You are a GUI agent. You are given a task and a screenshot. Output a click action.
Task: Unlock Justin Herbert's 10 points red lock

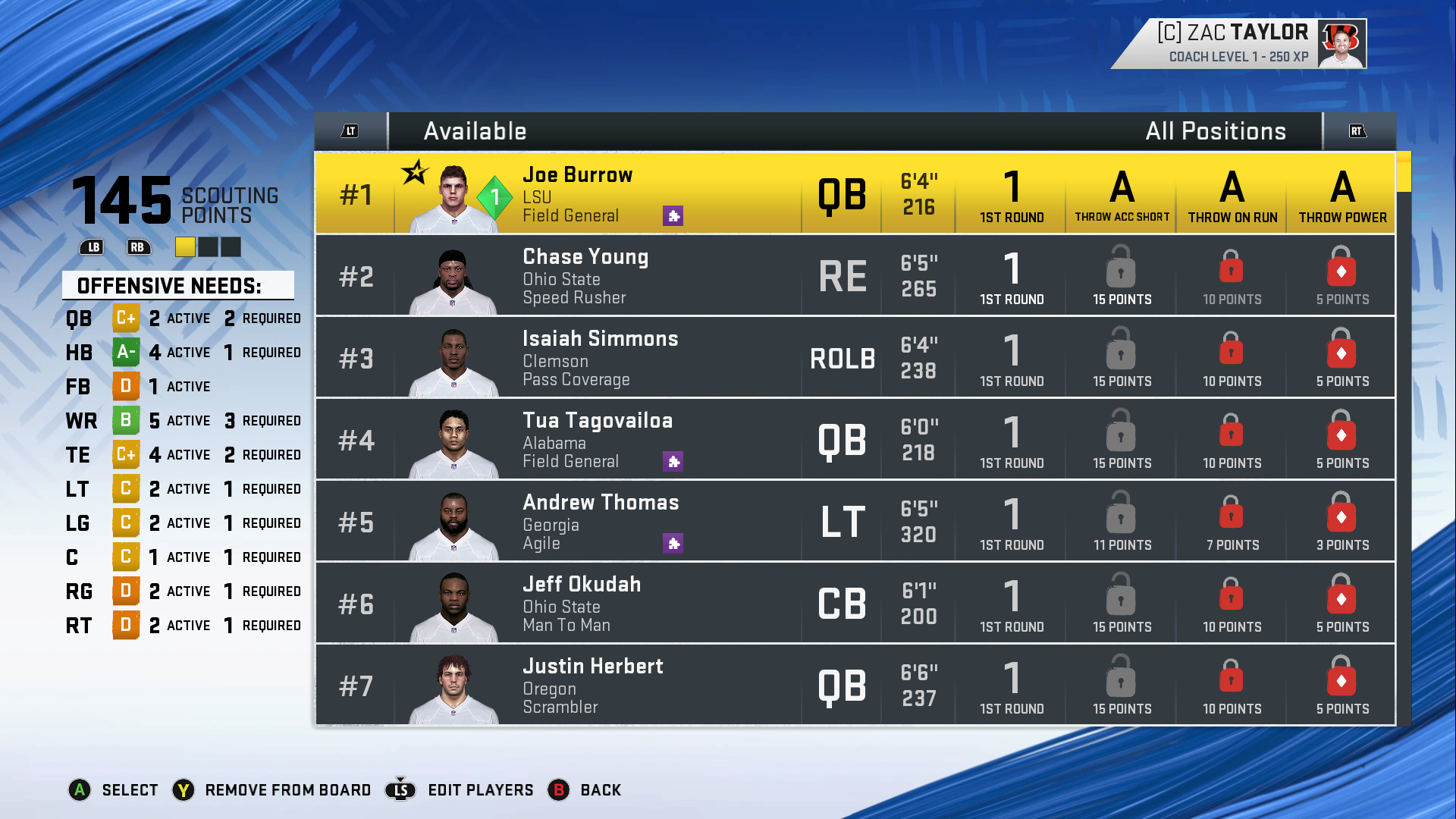(x=1230, y=677)
